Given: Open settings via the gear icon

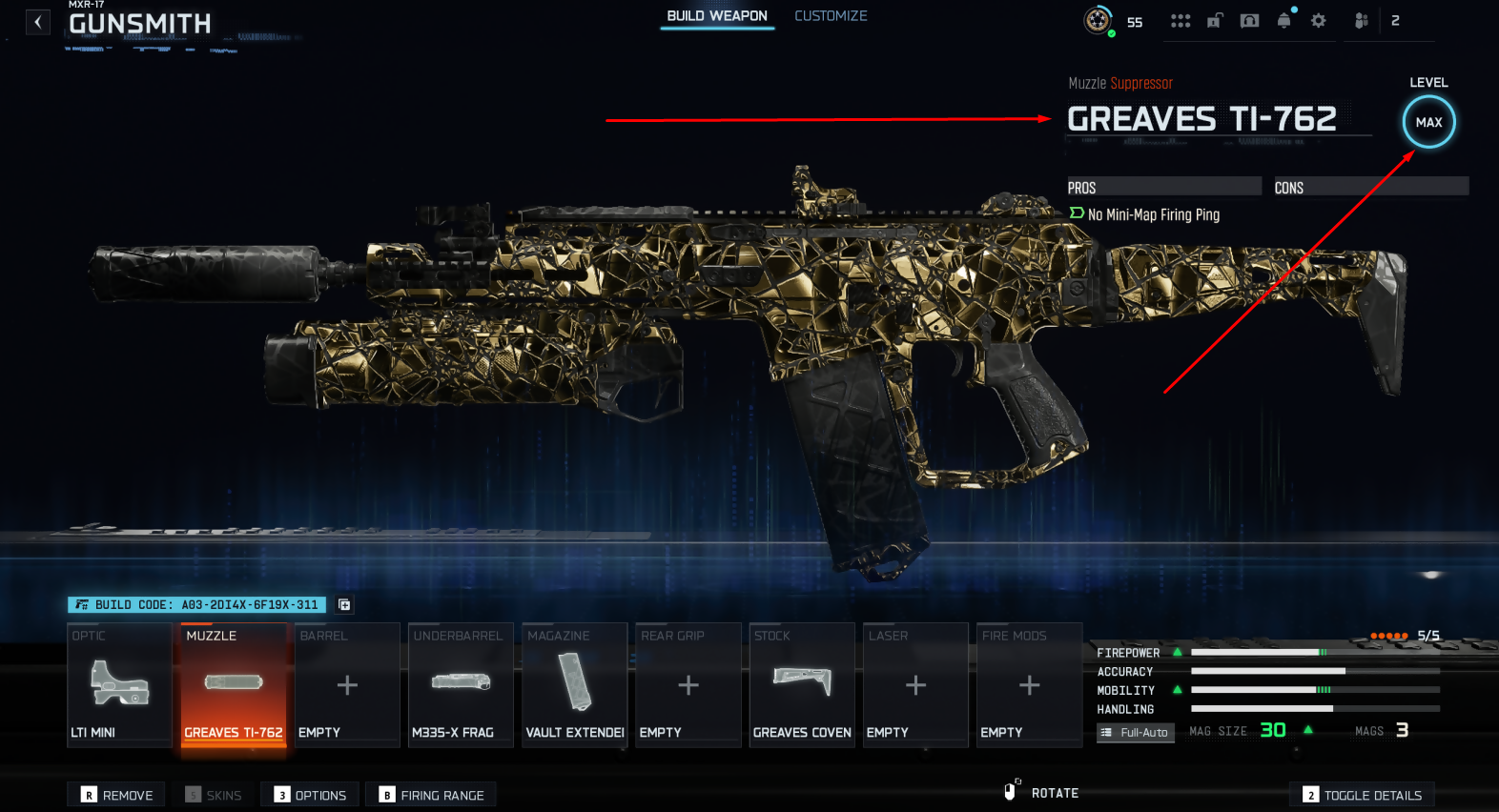Looking at the screenshot, I should pyautogui.click(x=1318, y=21).
